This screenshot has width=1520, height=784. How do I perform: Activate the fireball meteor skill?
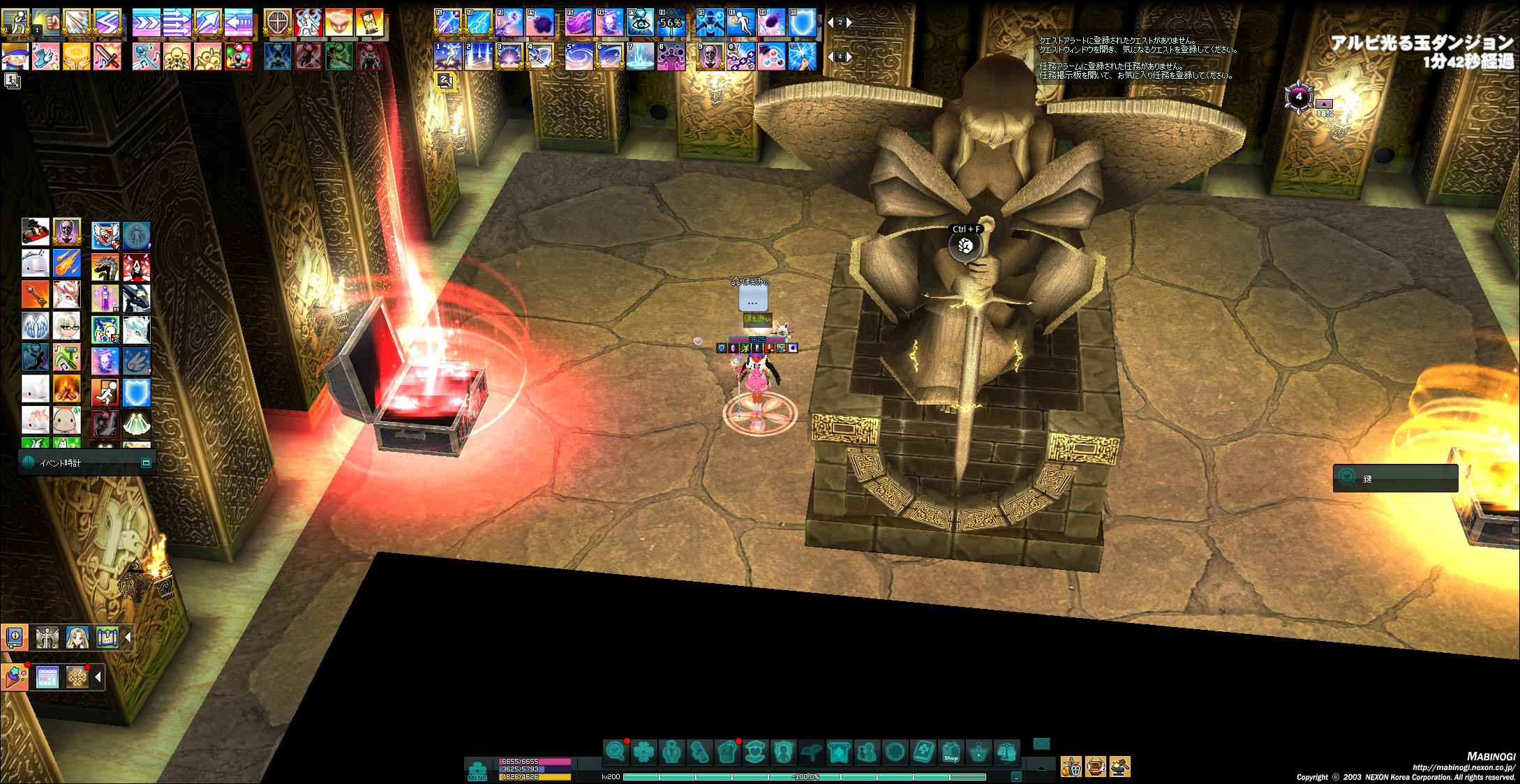(67, 264)
